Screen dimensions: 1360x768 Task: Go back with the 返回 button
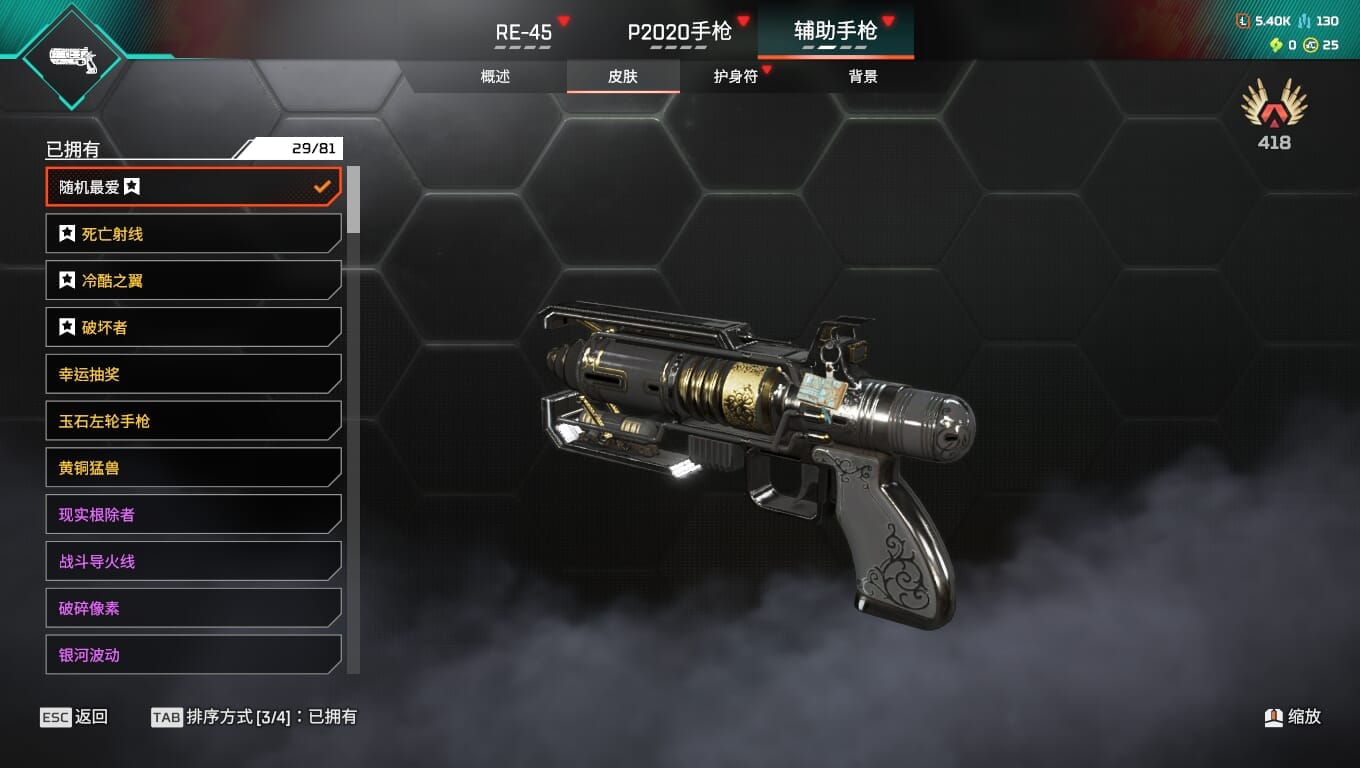(x=75, y=717)
